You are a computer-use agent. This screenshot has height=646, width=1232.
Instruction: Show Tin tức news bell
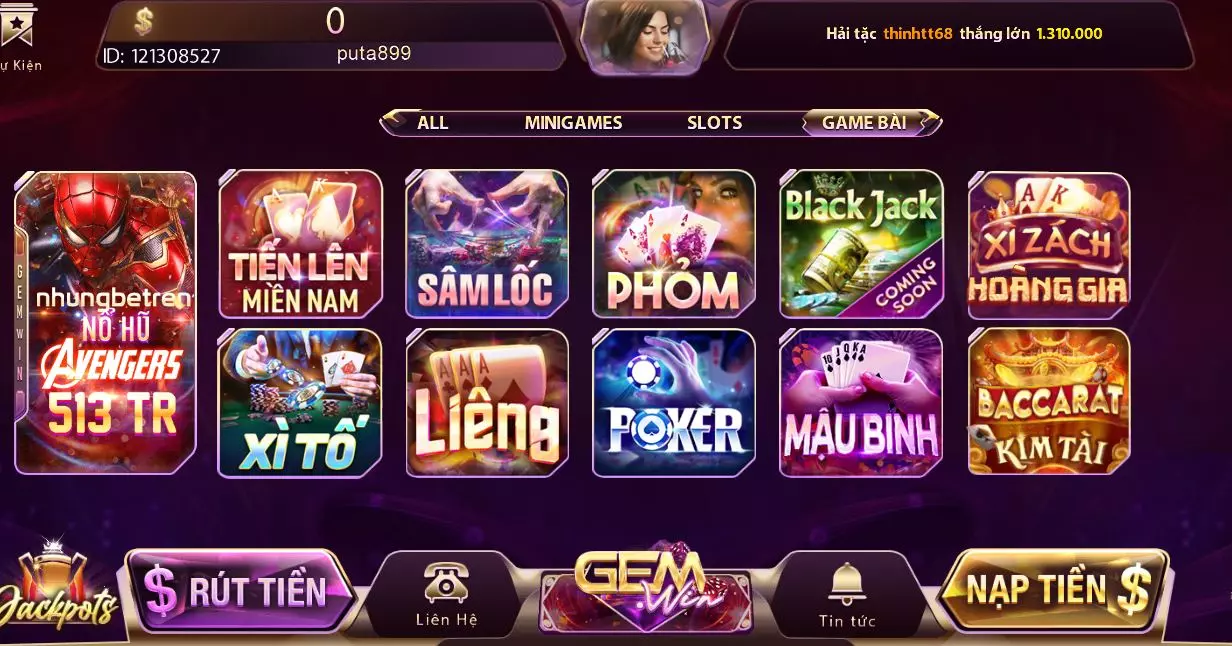click(x=846, y=596)
